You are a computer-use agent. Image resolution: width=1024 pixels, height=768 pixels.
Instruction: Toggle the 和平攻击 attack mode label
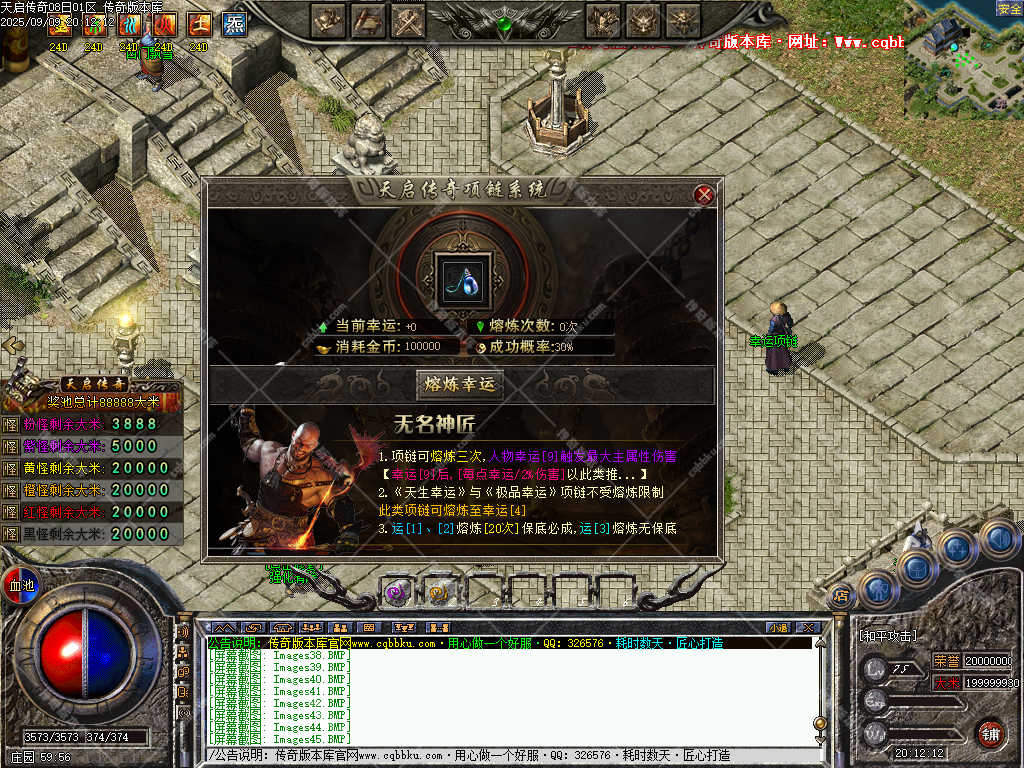click(x=888, y=635)
